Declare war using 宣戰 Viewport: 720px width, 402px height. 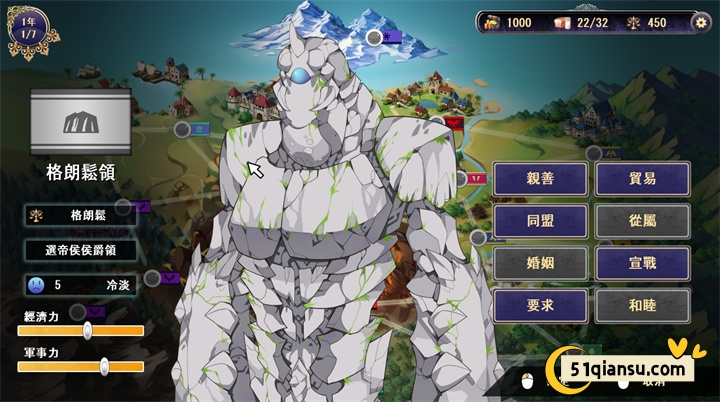coord(641,263)
